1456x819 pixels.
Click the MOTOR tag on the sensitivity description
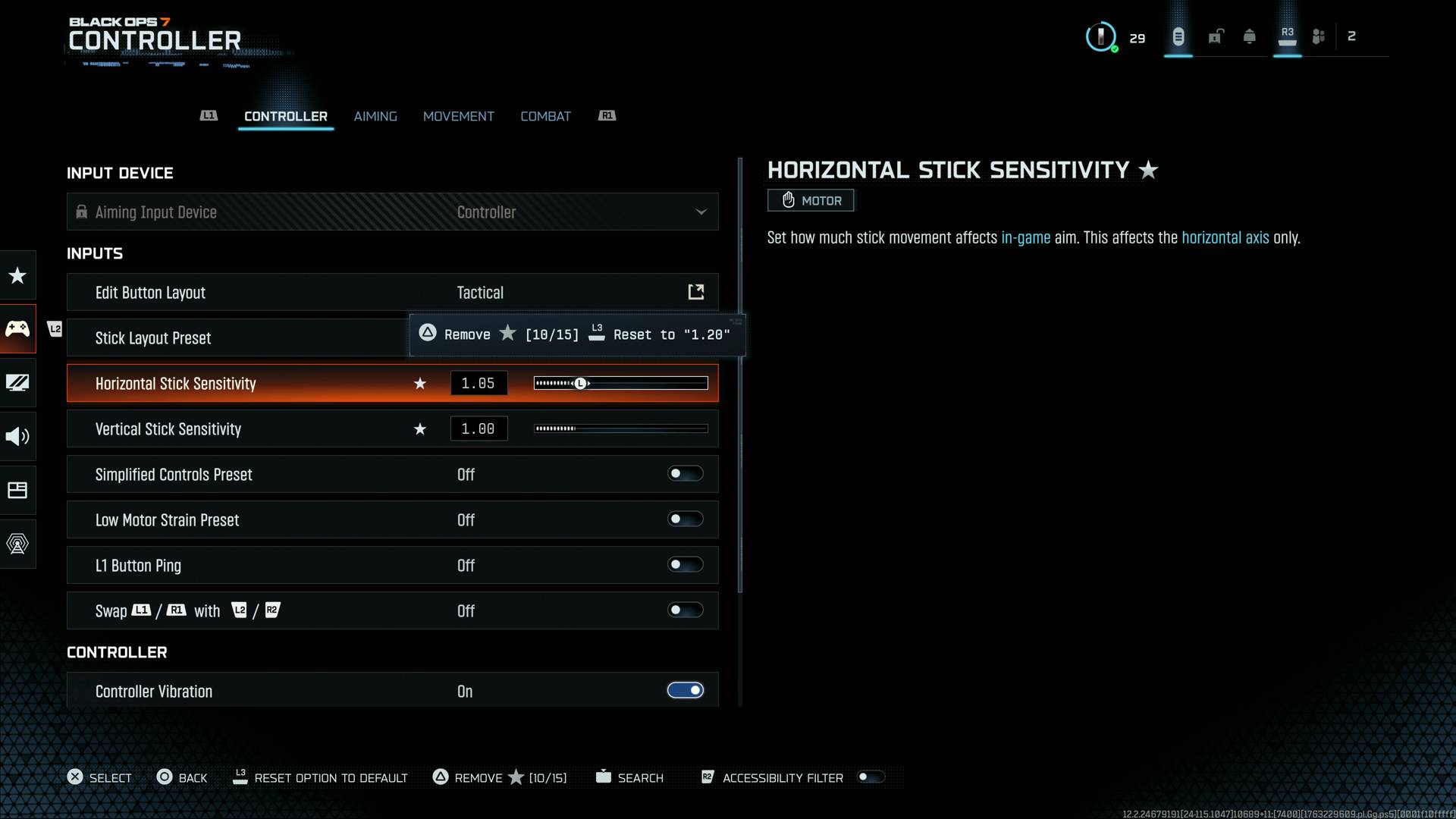[810, 200]
